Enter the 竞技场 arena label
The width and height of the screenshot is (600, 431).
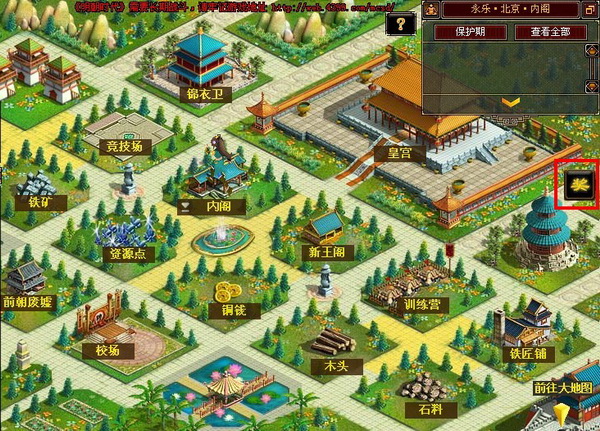pos(125,146)
